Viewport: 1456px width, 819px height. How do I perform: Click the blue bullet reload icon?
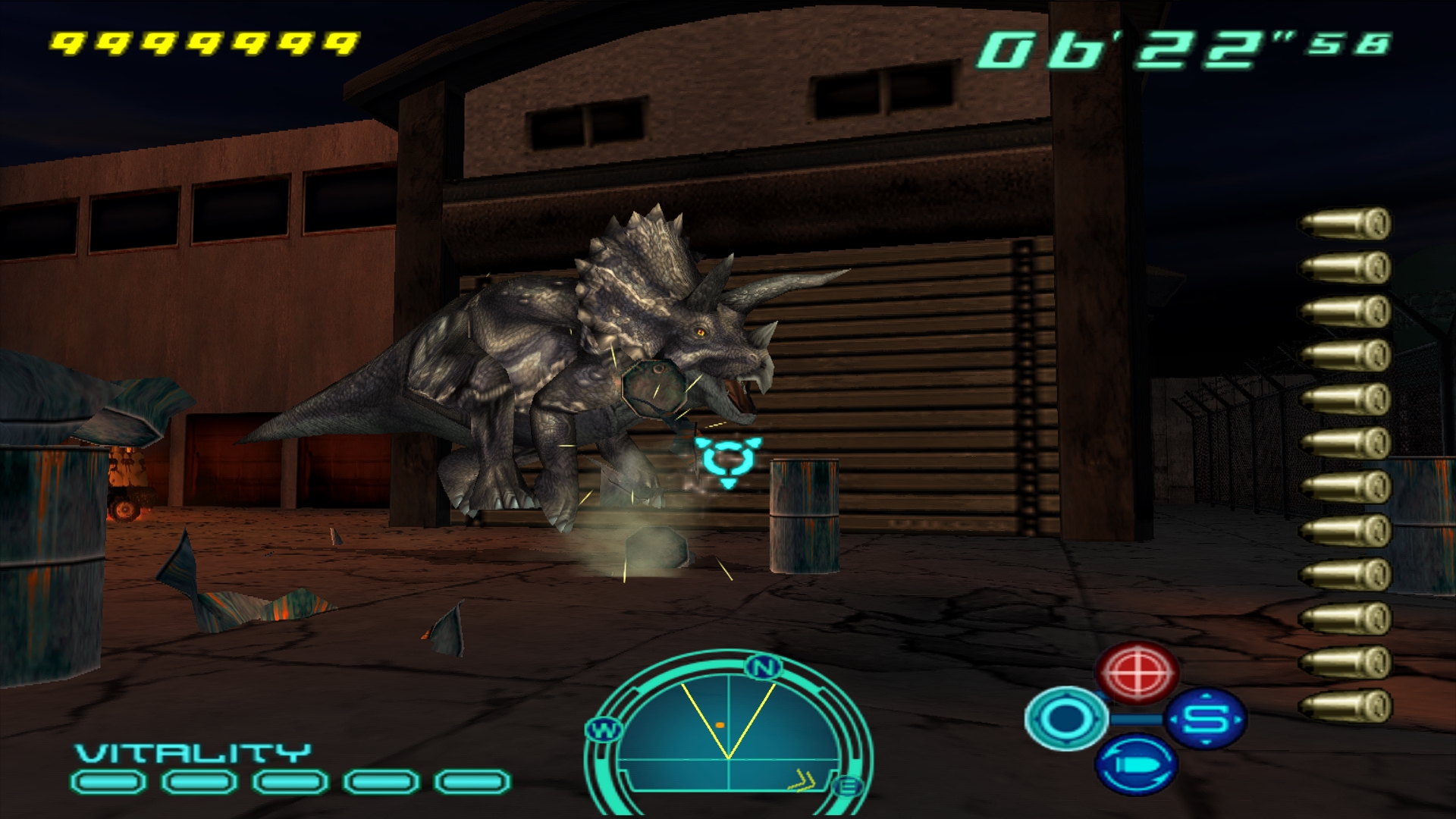1136,764
